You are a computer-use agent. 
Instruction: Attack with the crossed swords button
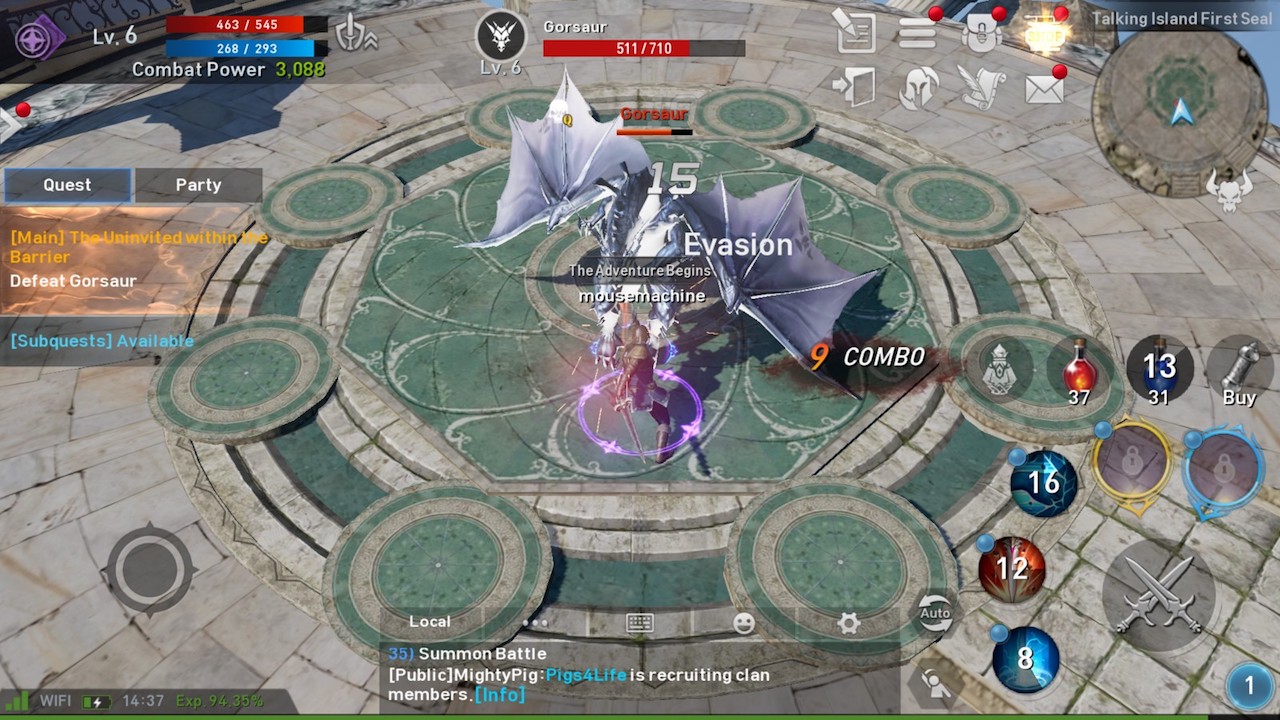click(x=1158, y=597)
